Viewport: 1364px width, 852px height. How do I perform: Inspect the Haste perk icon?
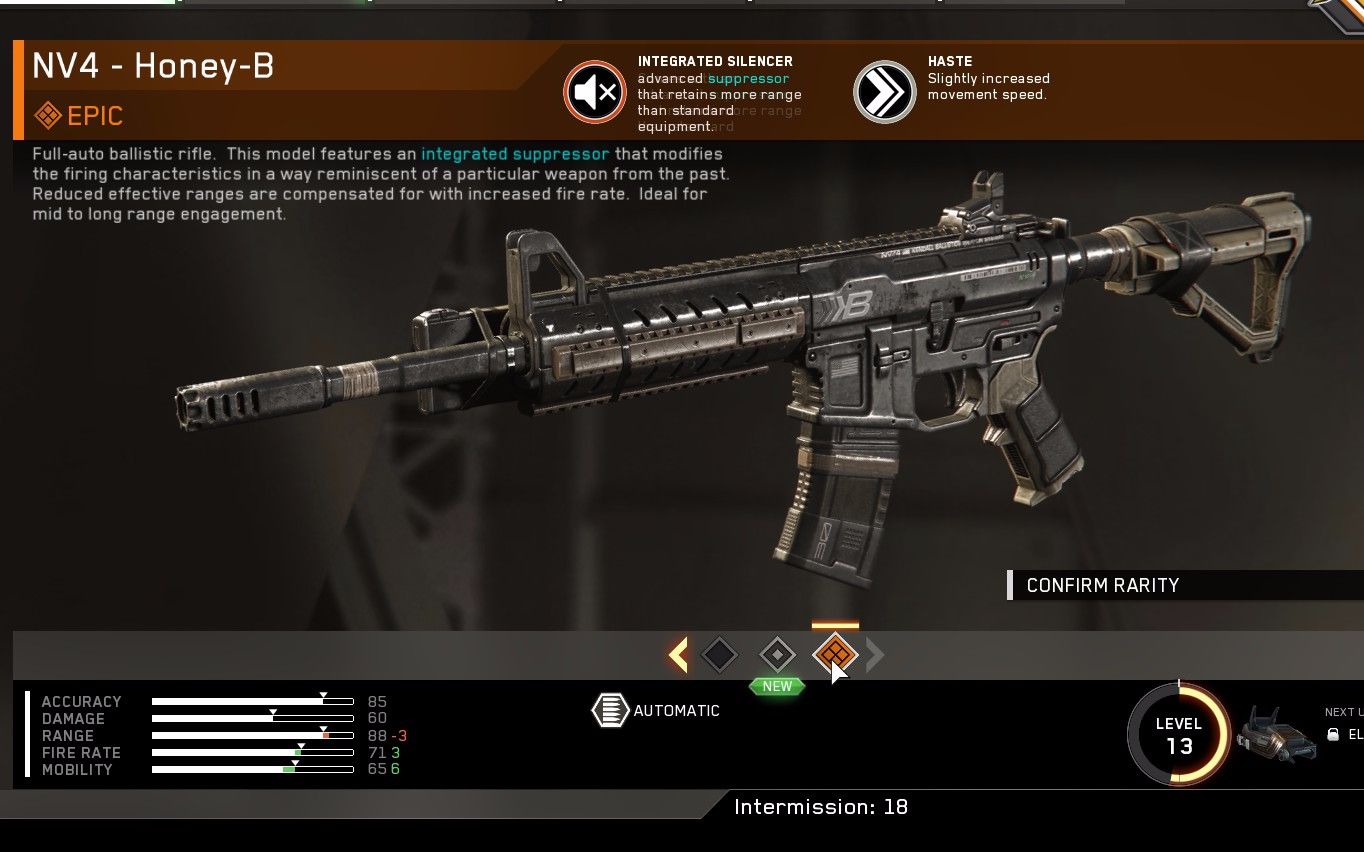click(885, 93)
